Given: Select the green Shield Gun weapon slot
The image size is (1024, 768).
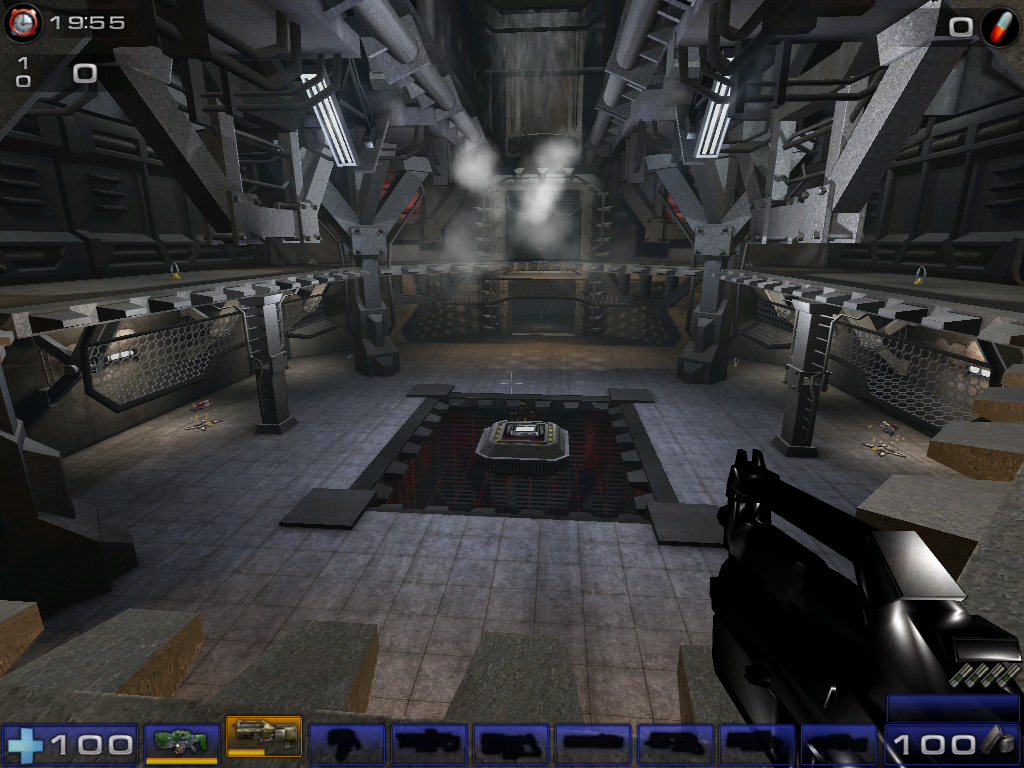Looking at the screenshot, I should click(x=181, y=743).
